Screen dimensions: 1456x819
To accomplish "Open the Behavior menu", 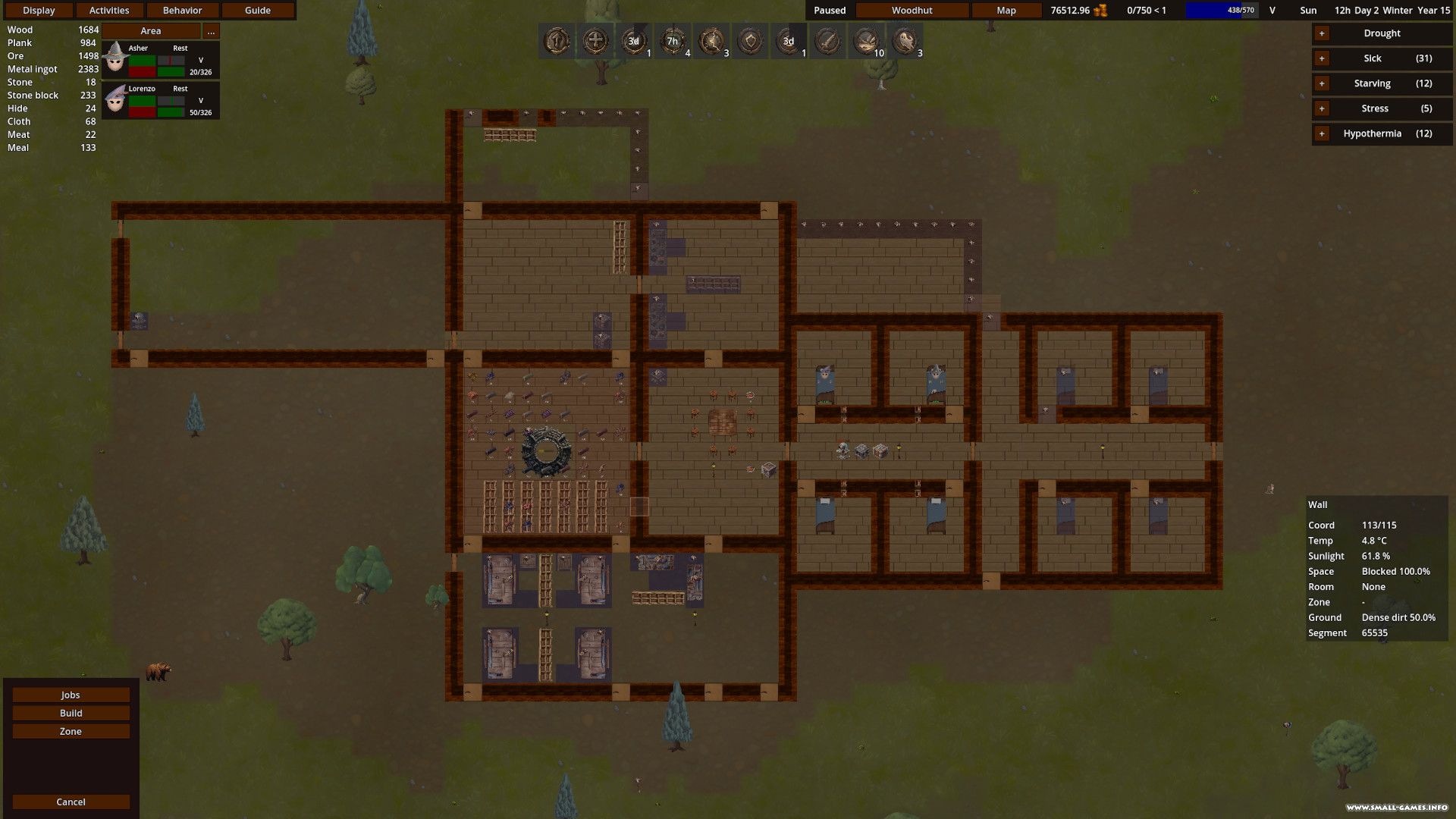I will 182,11.
